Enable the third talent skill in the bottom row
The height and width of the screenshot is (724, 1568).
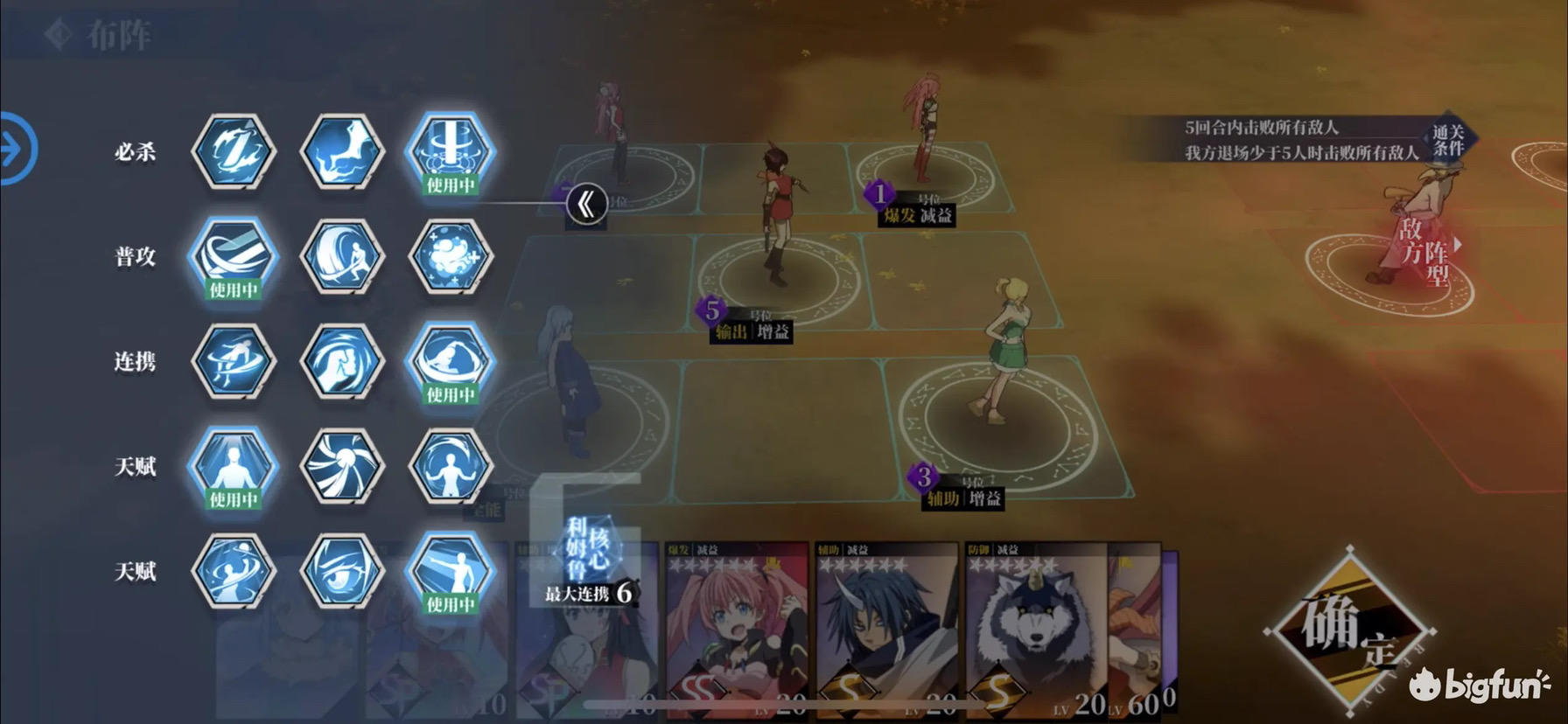pyautogui.click(x=451, y=573)
